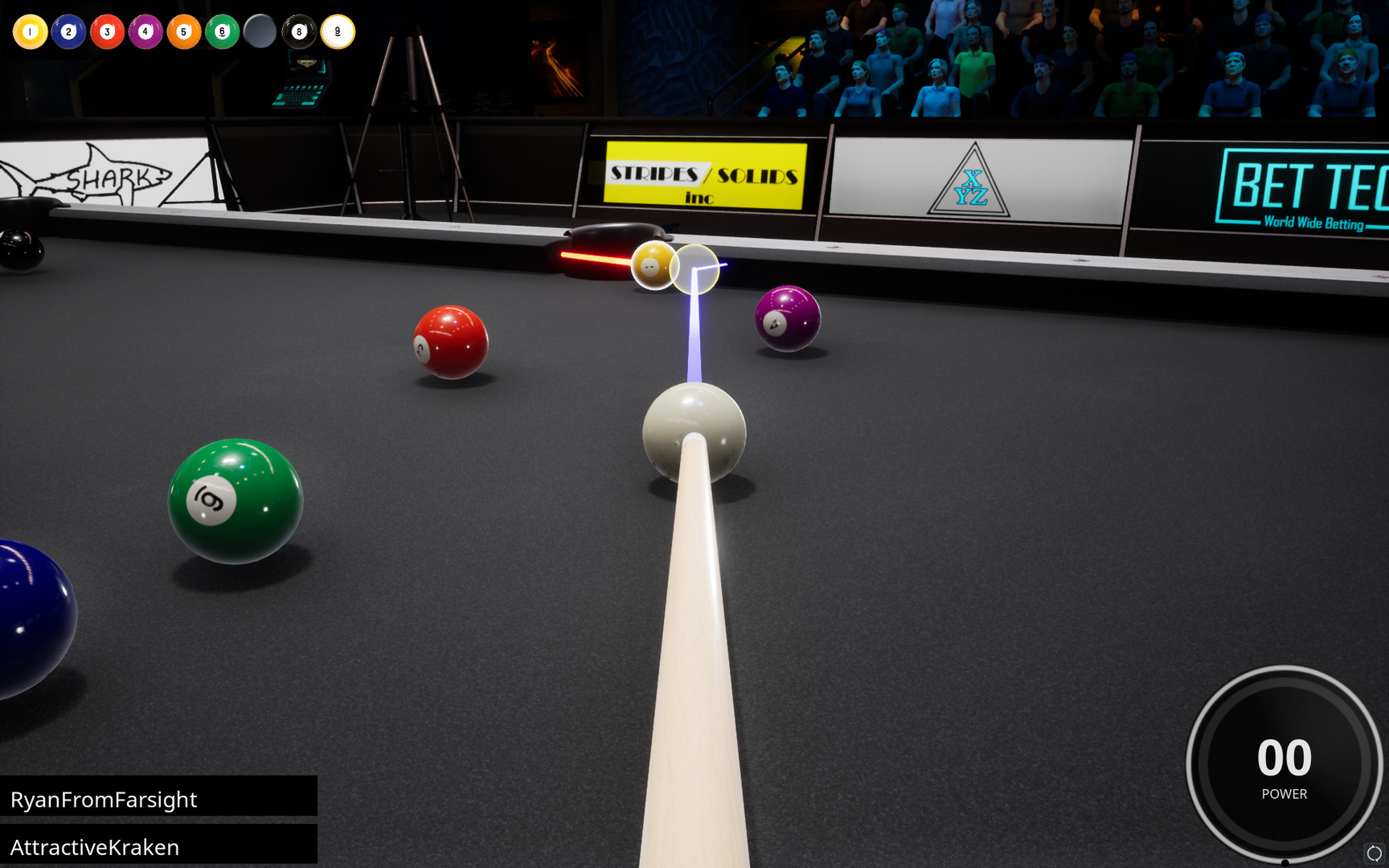Select the white 9 ball in the rack
Screen dimensions: 1389x868
pyautogui.click(x=337, y=32)
